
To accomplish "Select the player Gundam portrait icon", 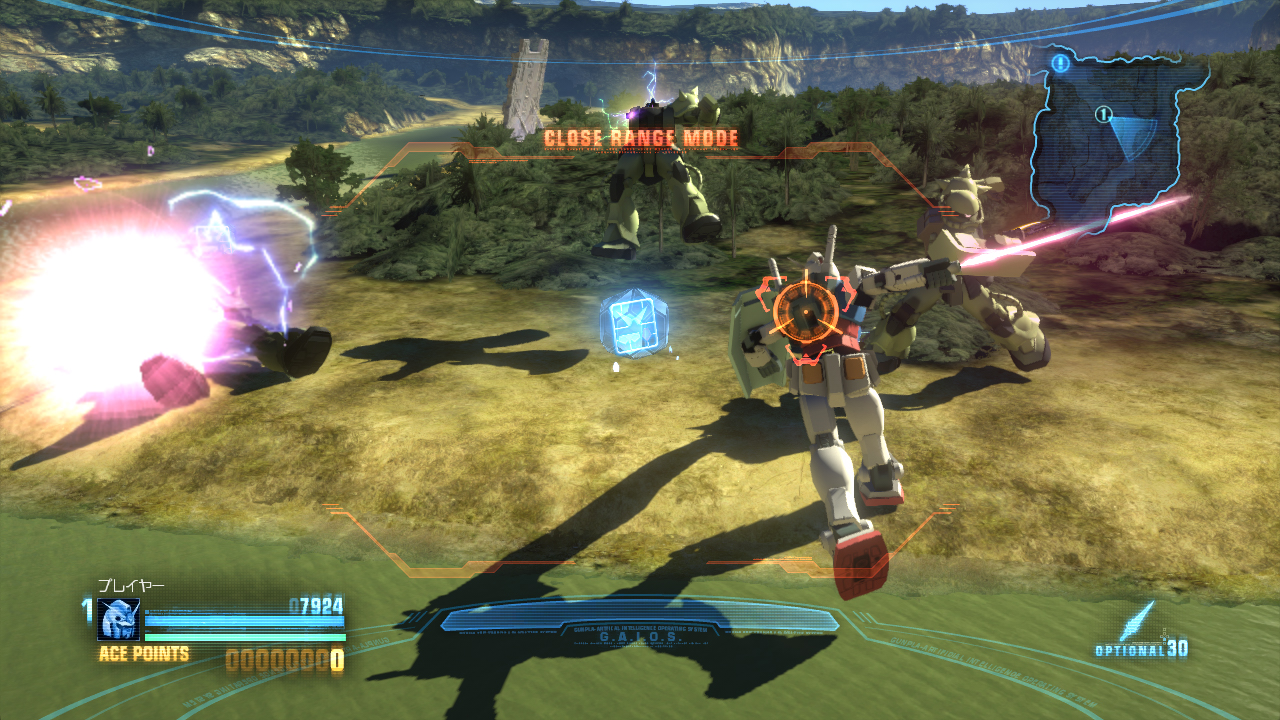I will click(x=119, y=619).
